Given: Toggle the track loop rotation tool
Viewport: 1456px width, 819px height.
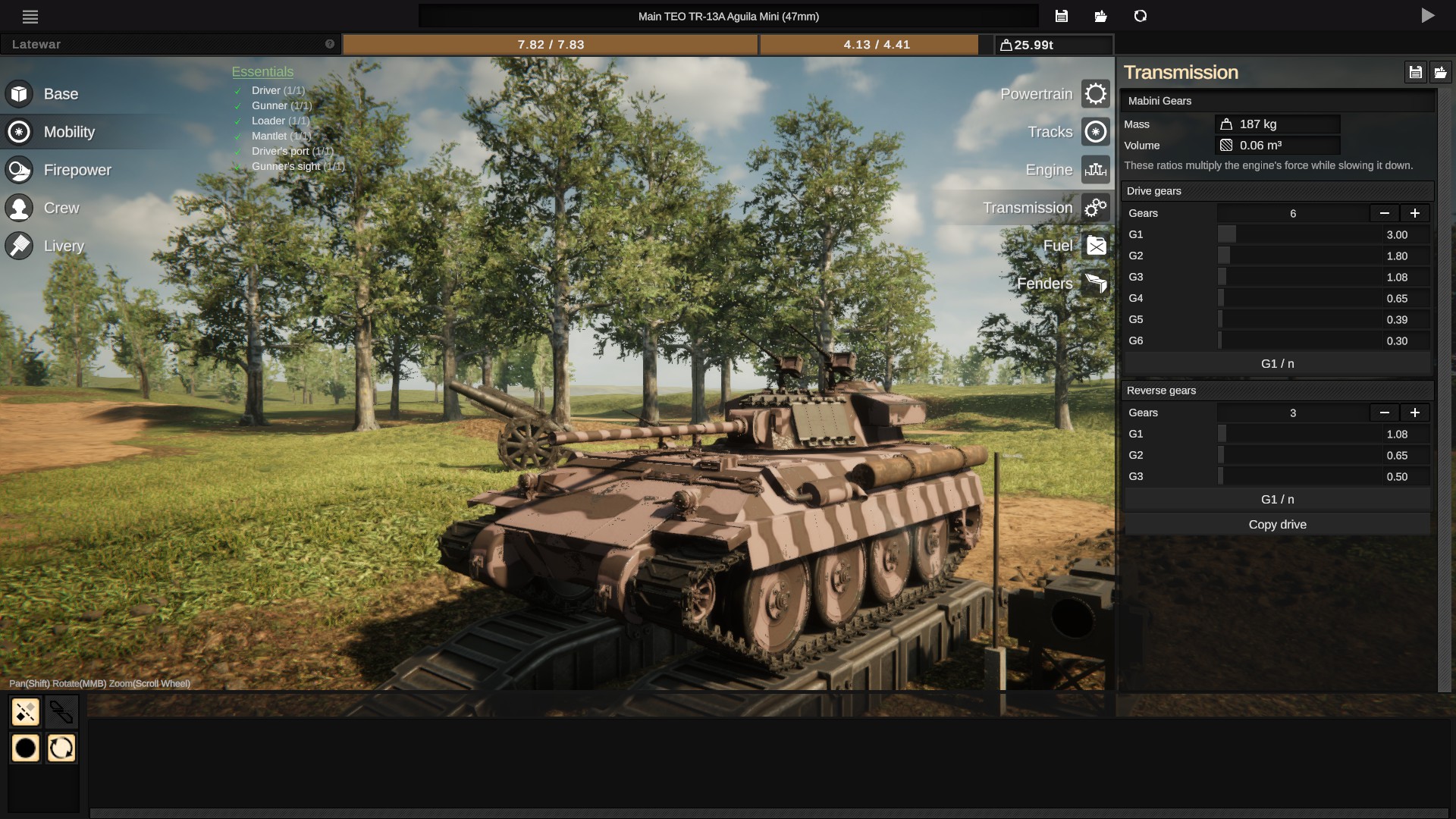Looking at the screenshot, I should (61, 748).
